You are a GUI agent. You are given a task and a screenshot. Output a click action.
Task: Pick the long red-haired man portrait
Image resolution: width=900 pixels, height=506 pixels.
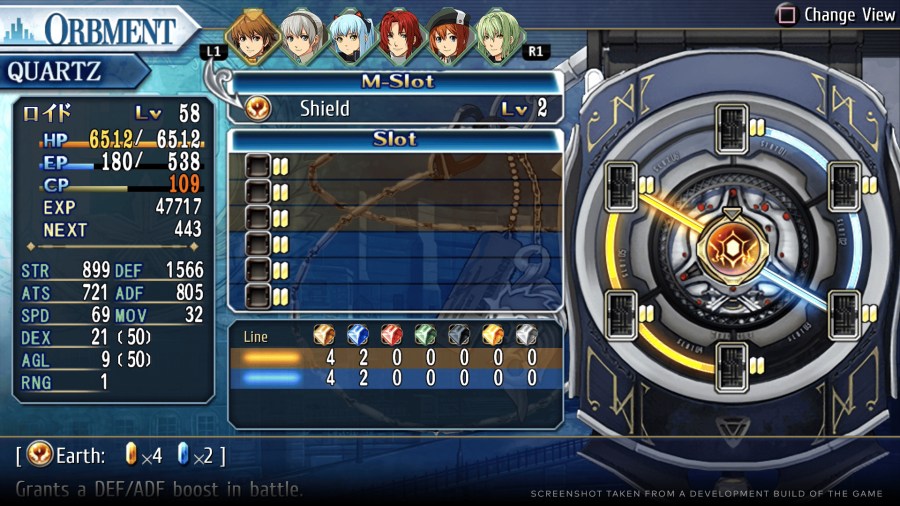click(399, 37)
